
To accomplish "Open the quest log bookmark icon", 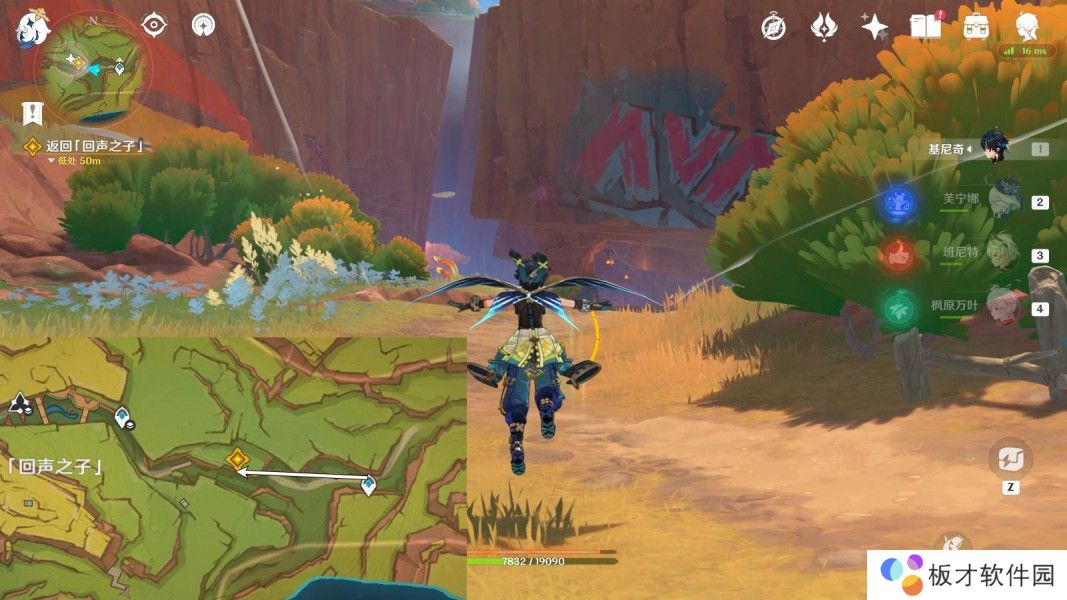I will tap(34, 113).
